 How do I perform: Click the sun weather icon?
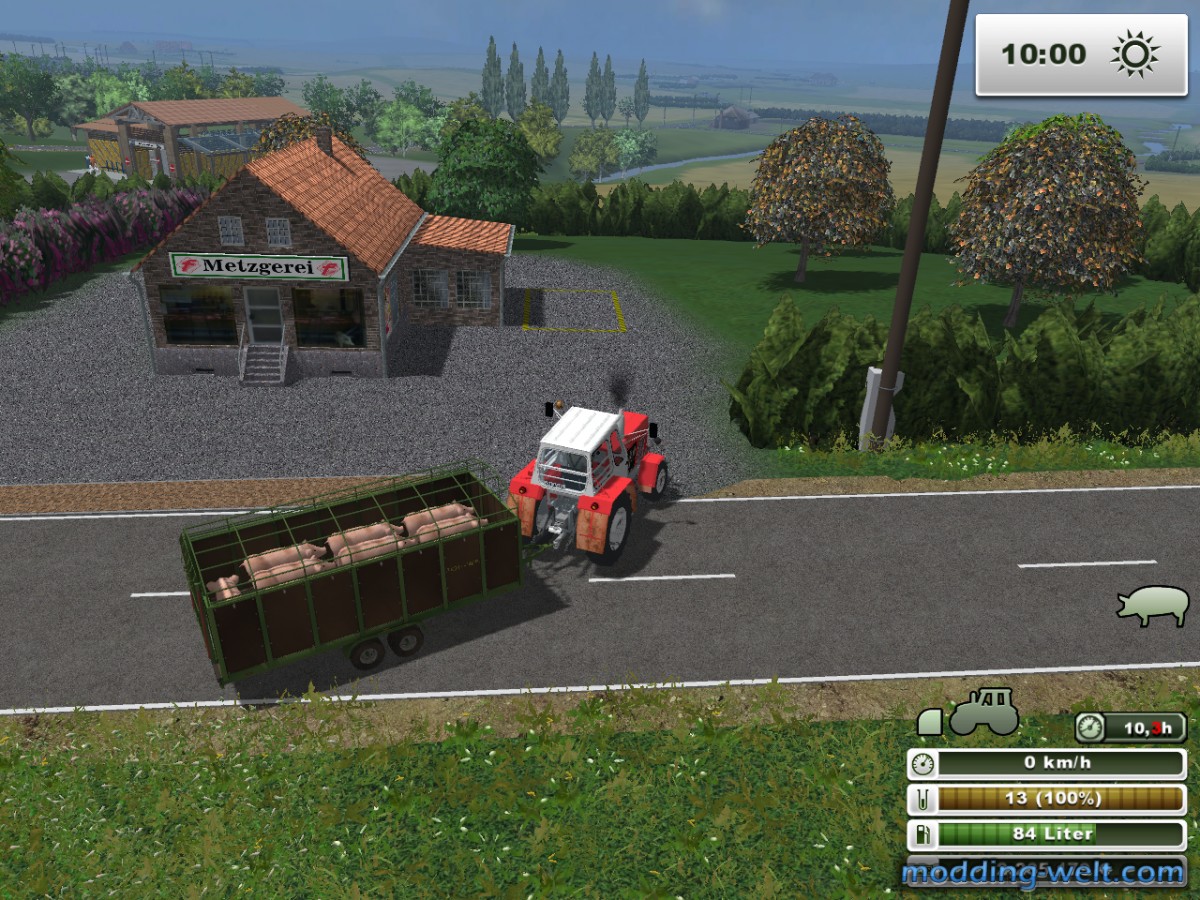[1134, 54]
